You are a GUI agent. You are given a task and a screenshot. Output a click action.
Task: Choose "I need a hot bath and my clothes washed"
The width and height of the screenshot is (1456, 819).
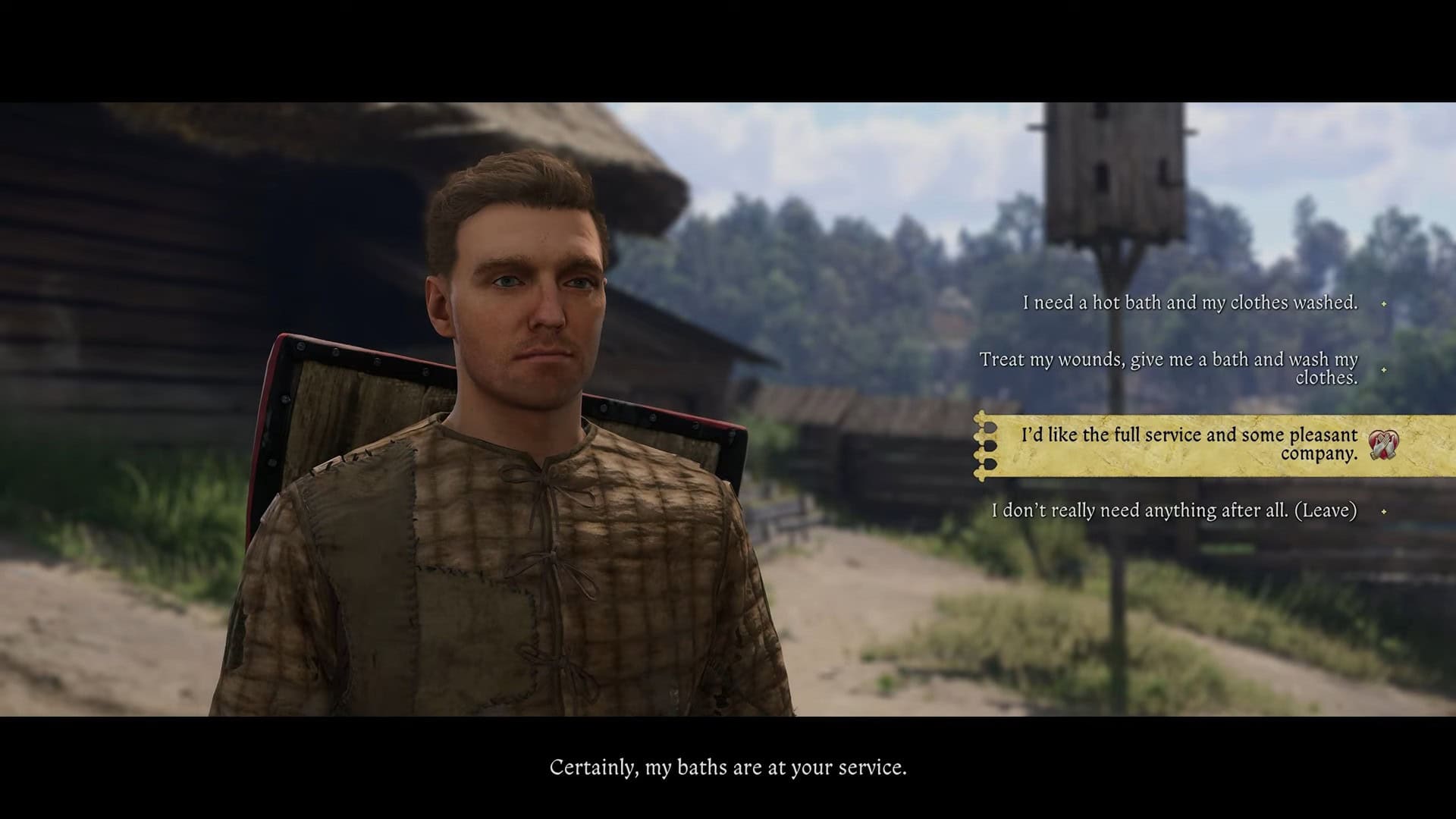[1190, 303]
